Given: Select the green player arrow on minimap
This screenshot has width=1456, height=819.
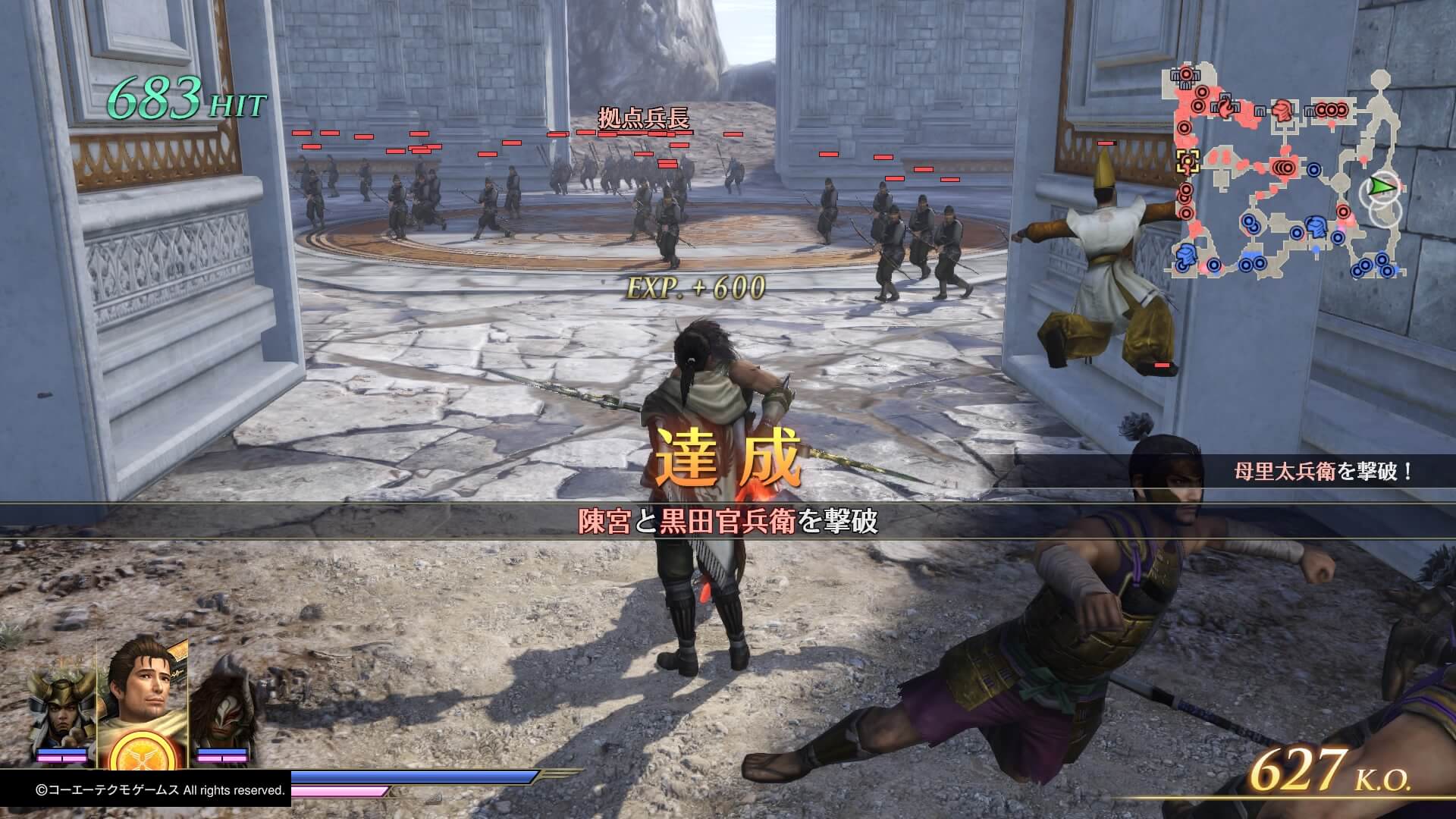Looking at the screenshot, I should click(x=1383, y=187).
